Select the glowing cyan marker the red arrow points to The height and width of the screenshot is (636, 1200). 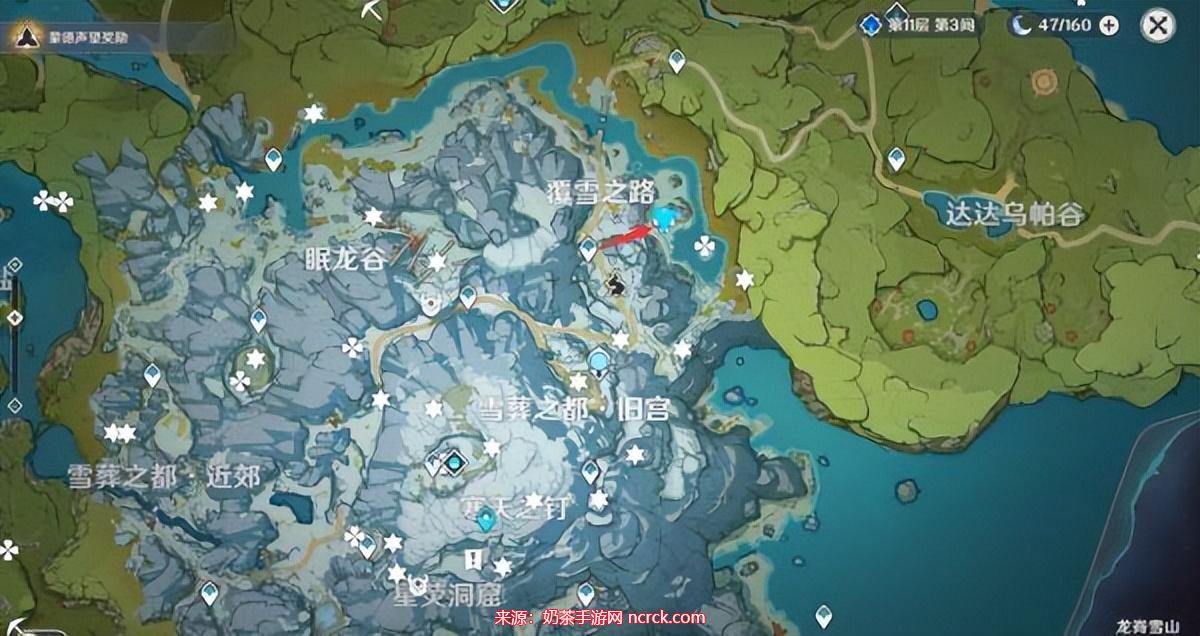point(666,216)
